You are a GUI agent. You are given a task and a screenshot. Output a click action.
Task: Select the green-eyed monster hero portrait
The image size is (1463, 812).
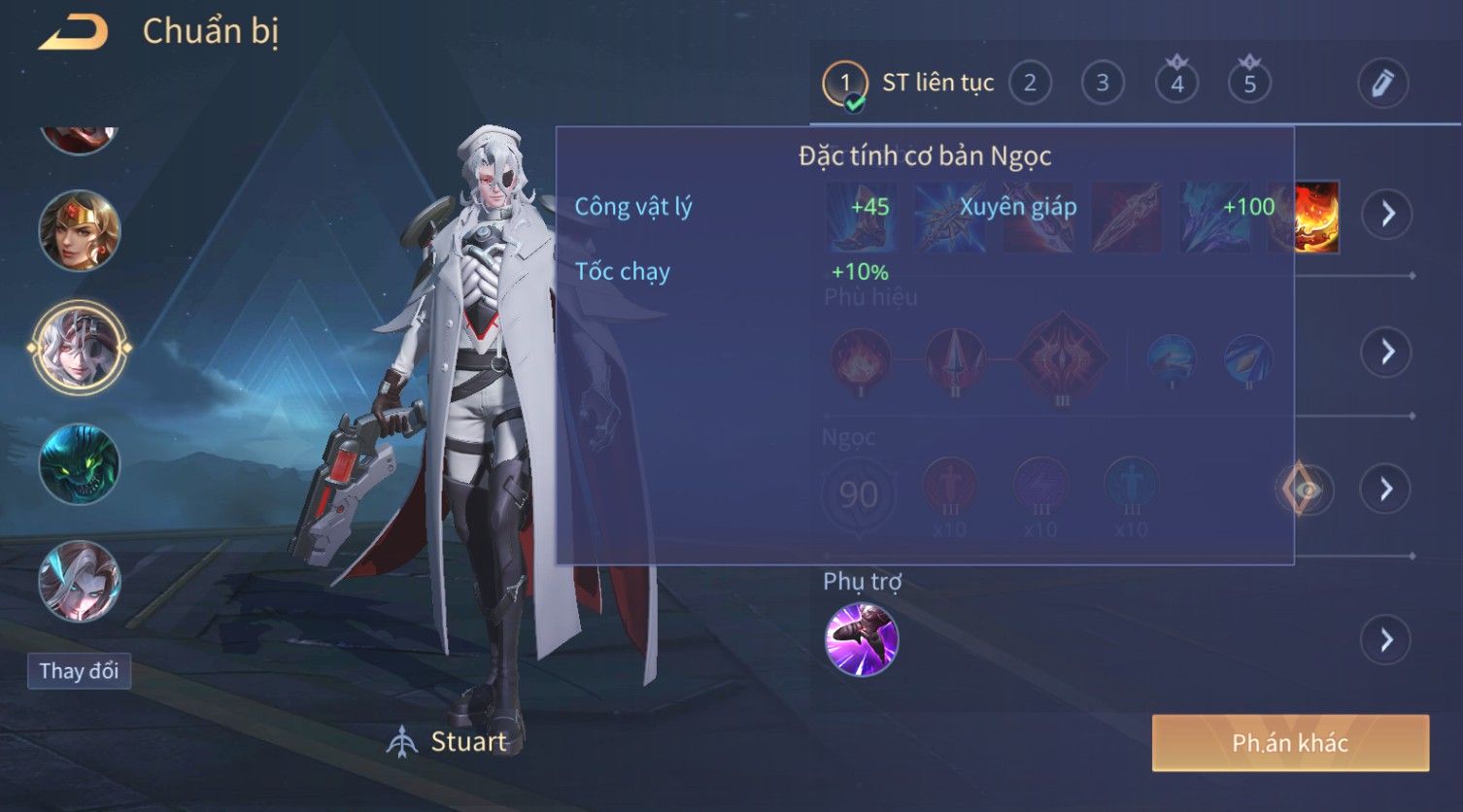pos(80,464)
